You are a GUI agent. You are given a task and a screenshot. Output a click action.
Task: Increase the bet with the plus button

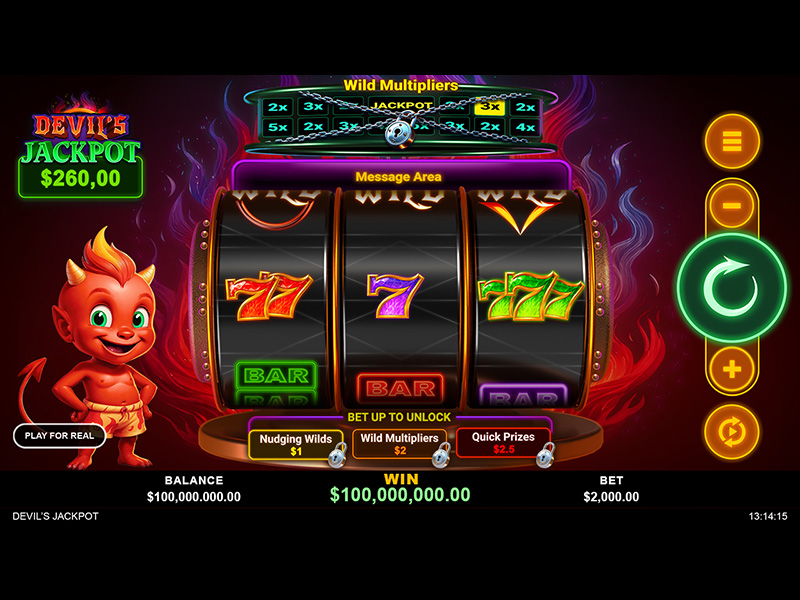click(x=732, y=370)
